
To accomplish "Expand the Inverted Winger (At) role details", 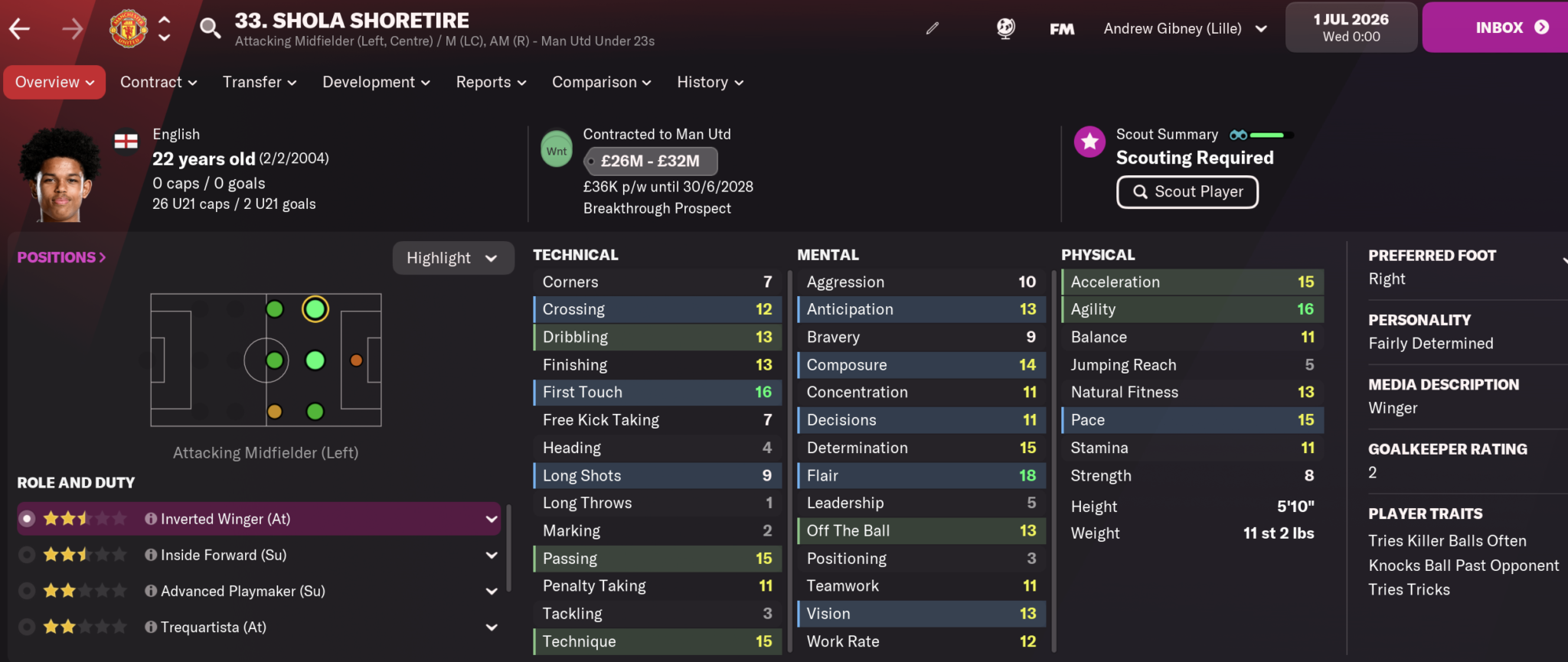I will click(x=492, y=518).
